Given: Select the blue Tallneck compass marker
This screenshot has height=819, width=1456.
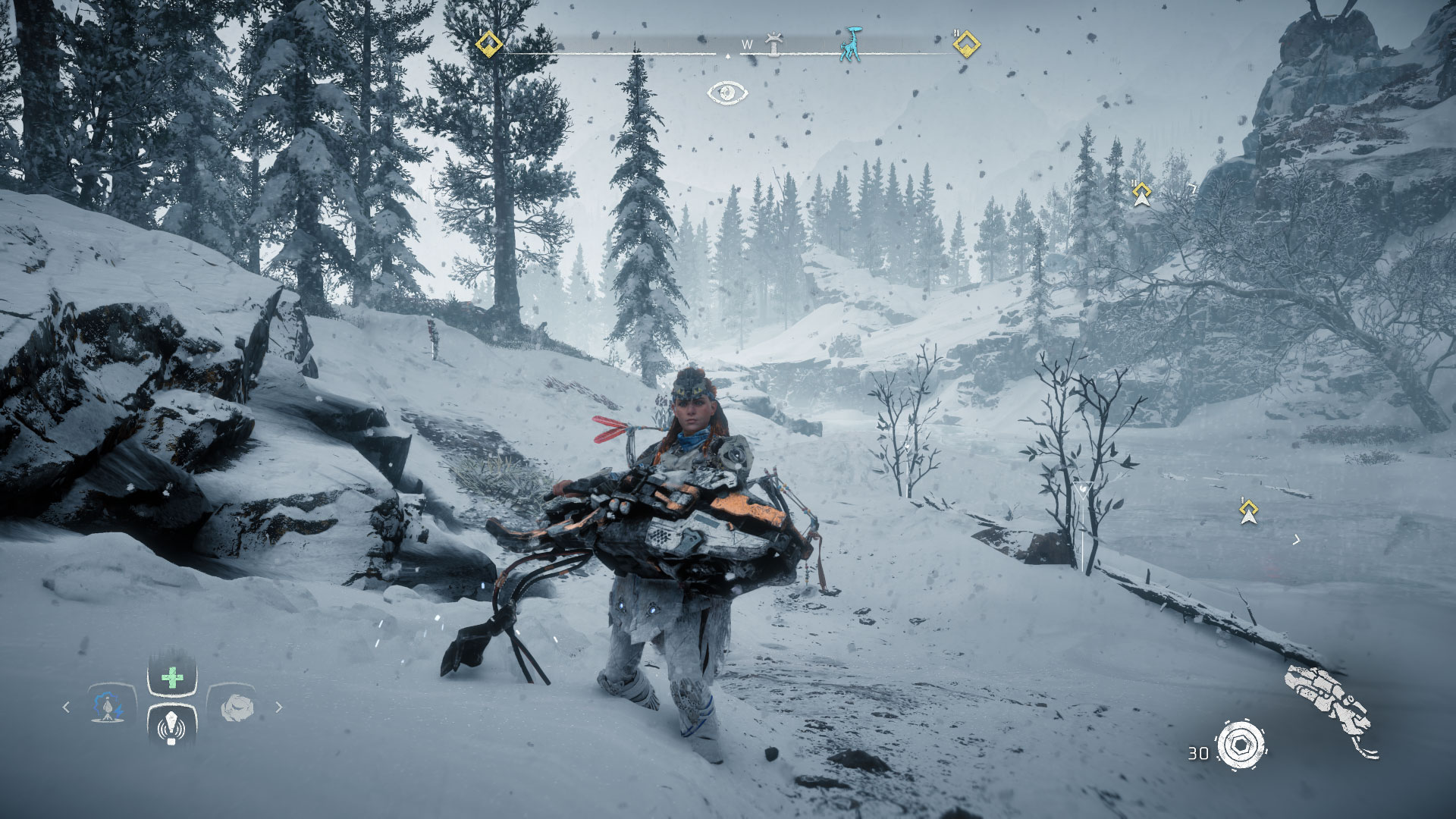Looking at the screenshot, I should click(x=852, y=44).
